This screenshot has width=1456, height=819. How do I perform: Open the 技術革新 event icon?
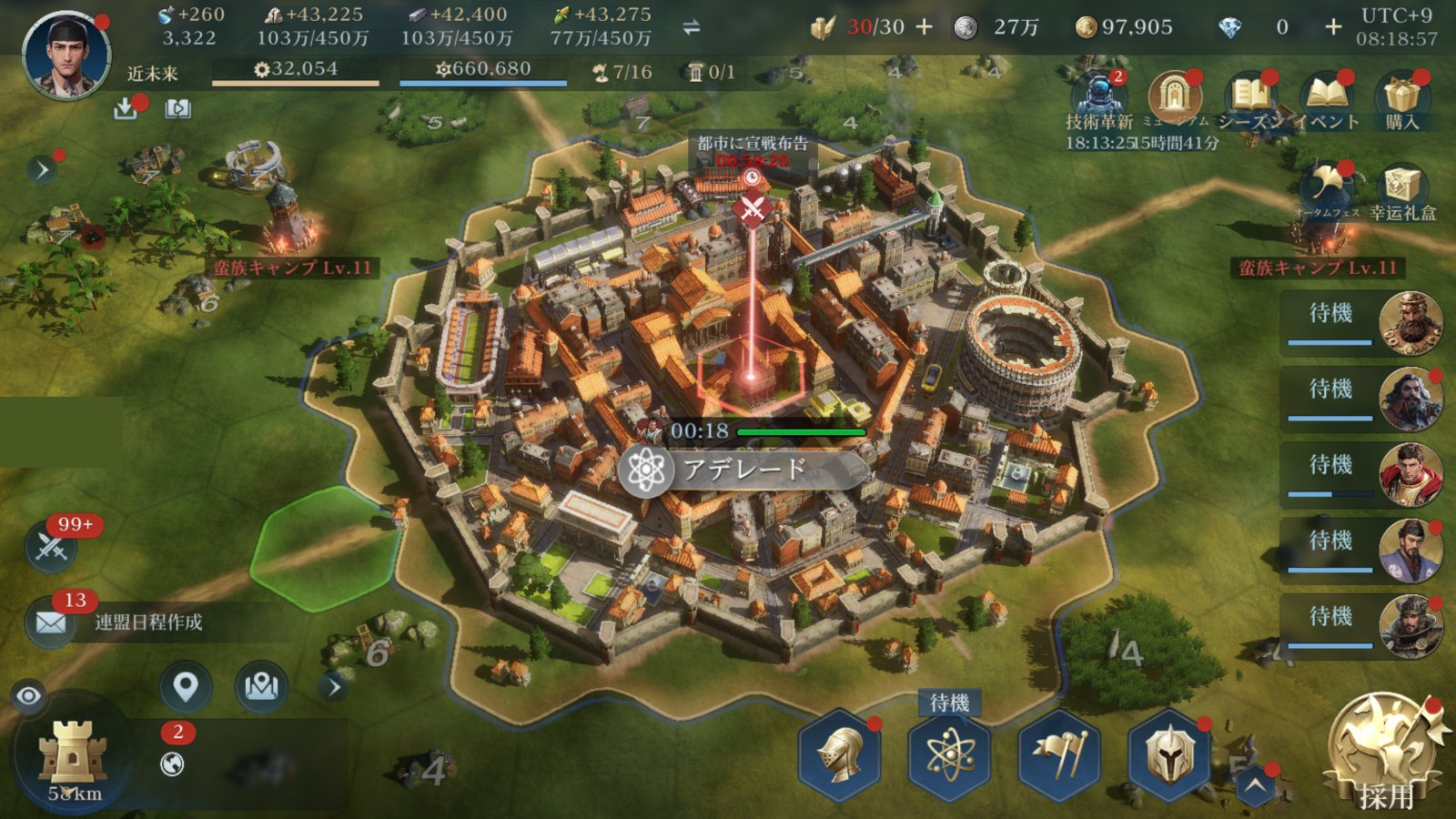pos(1098,96)
